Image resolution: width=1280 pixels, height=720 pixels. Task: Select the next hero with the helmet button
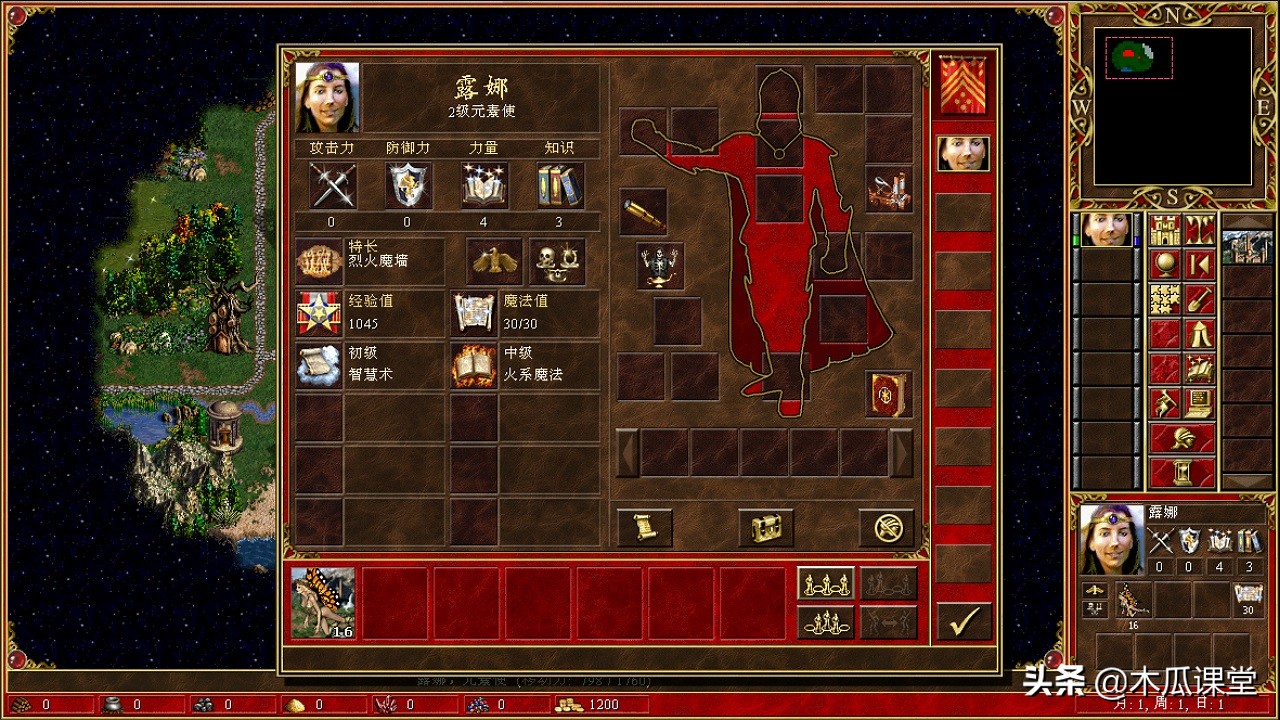pos(1182,437)
